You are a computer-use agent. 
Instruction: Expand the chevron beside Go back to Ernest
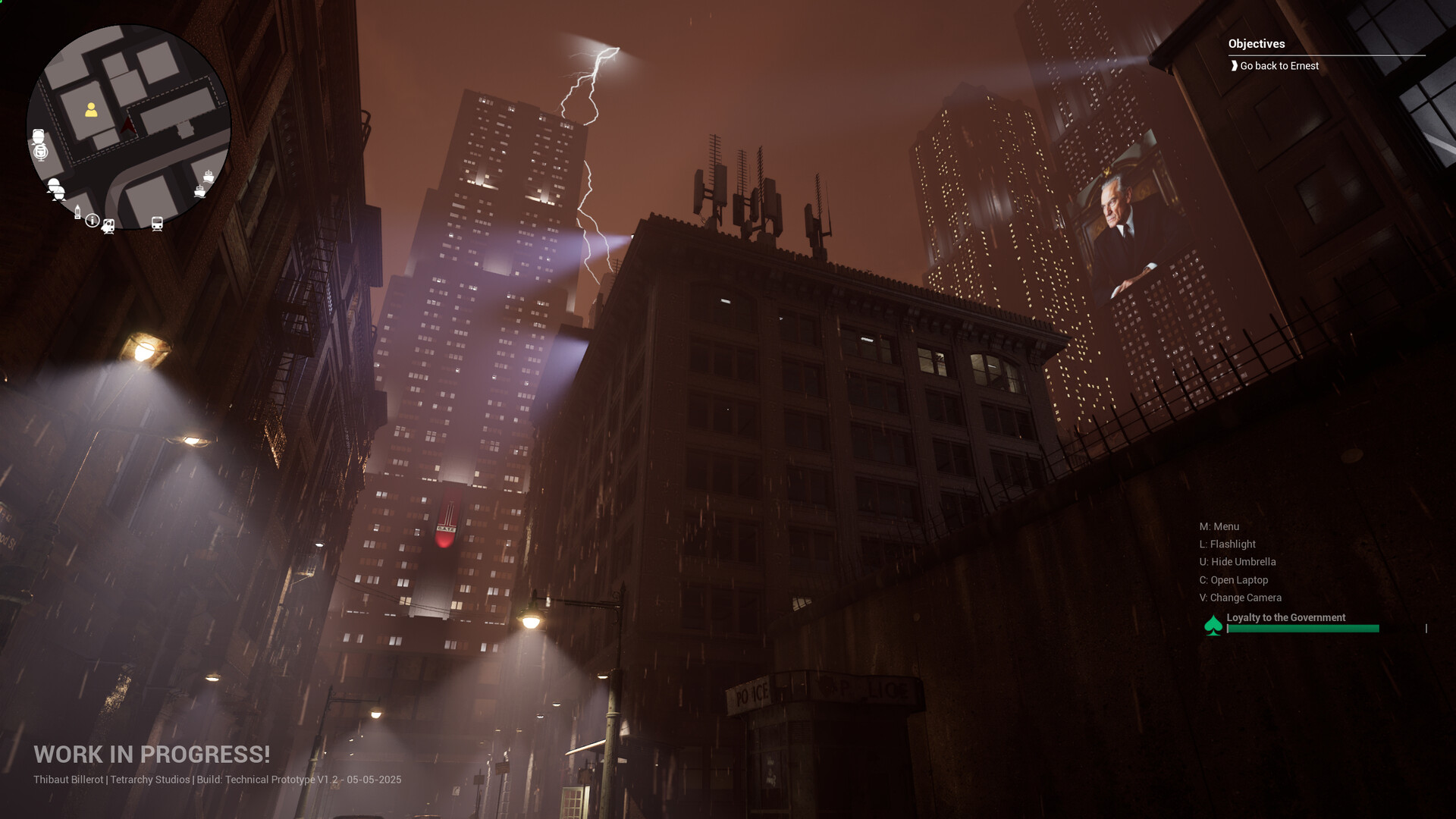coord(1235,66)
